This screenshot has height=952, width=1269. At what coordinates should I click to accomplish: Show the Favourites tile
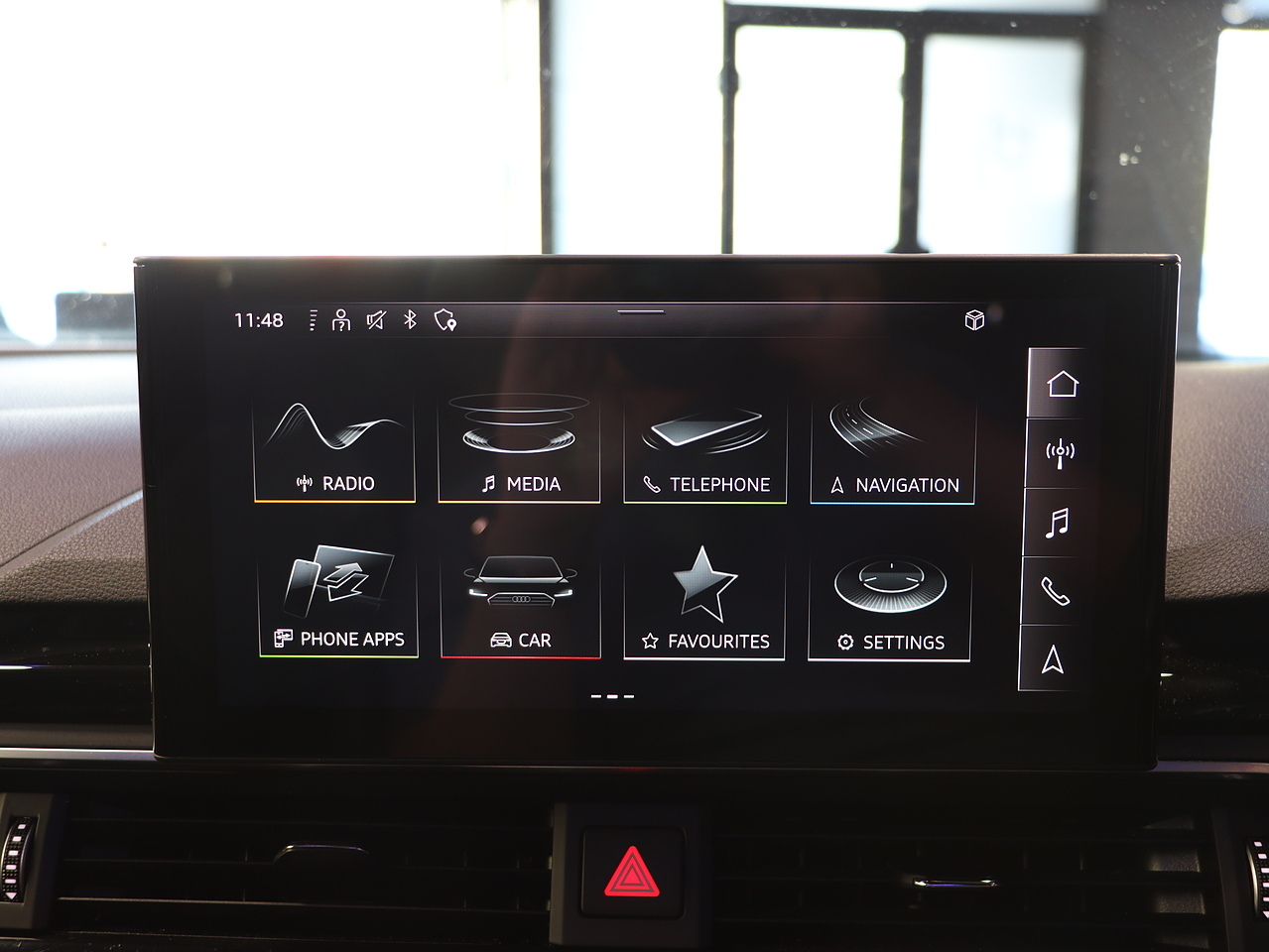point(704,605)
